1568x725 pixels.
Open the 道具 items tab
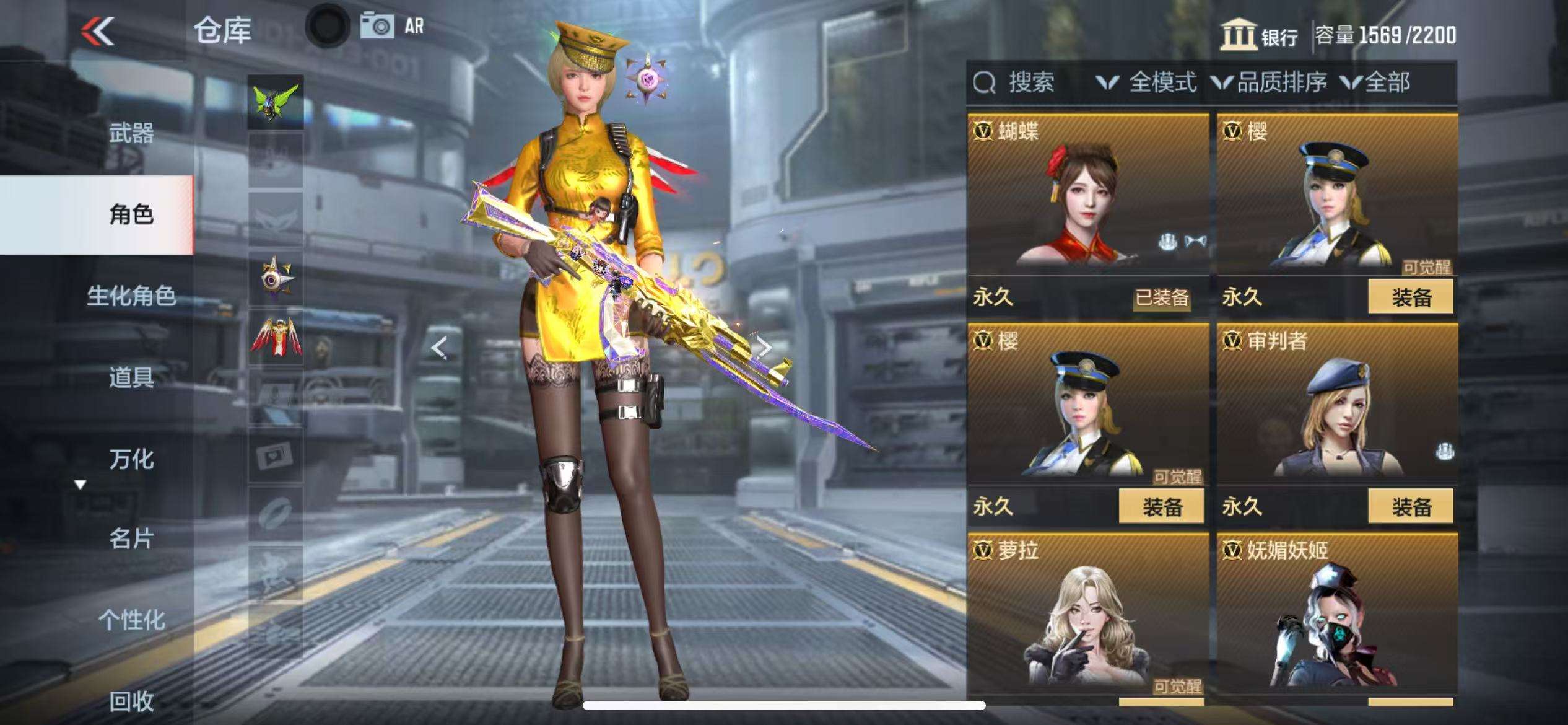(131, 377)
